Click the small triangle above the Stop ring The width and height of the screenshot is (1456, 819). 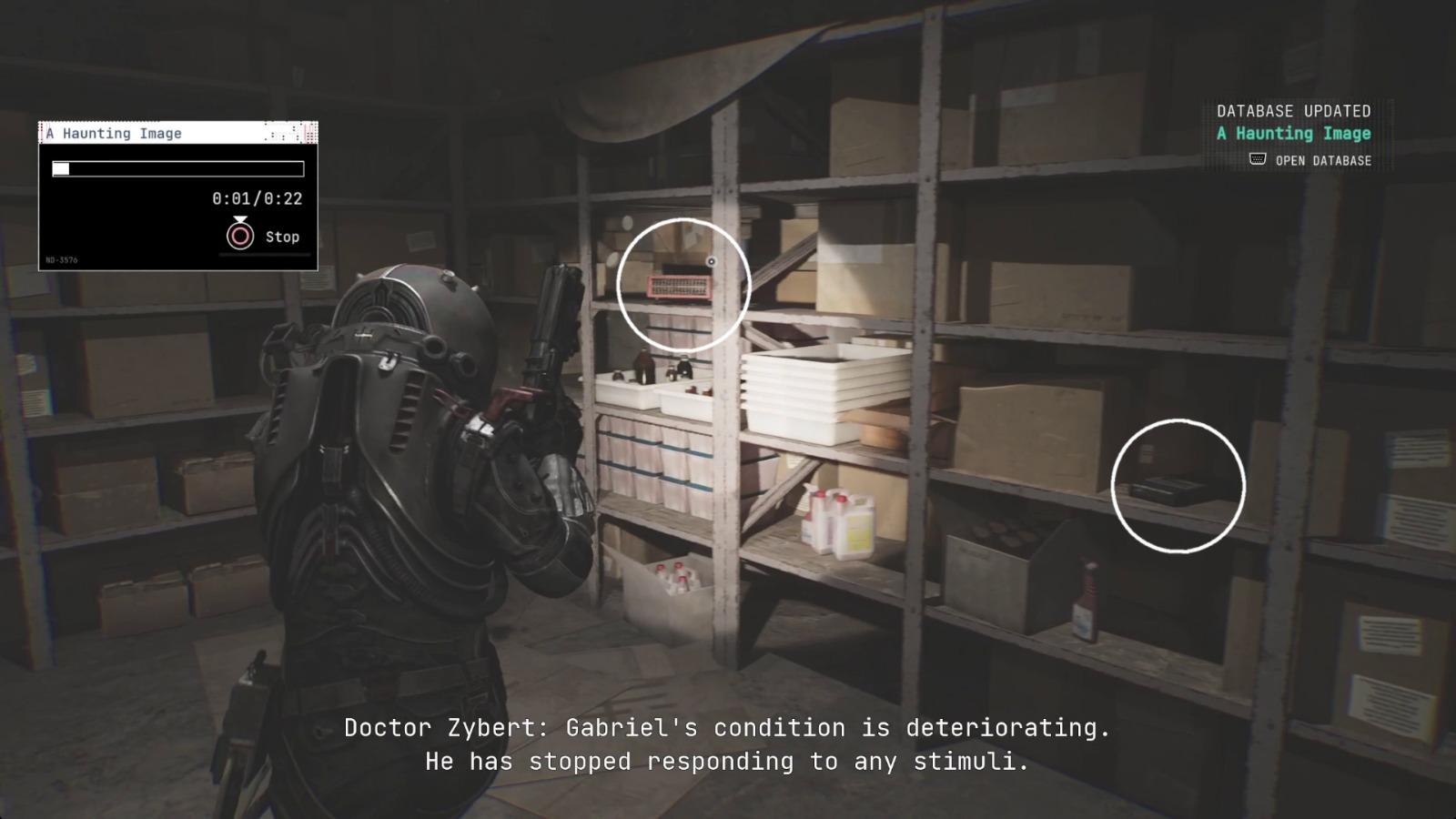pos(240,217)
